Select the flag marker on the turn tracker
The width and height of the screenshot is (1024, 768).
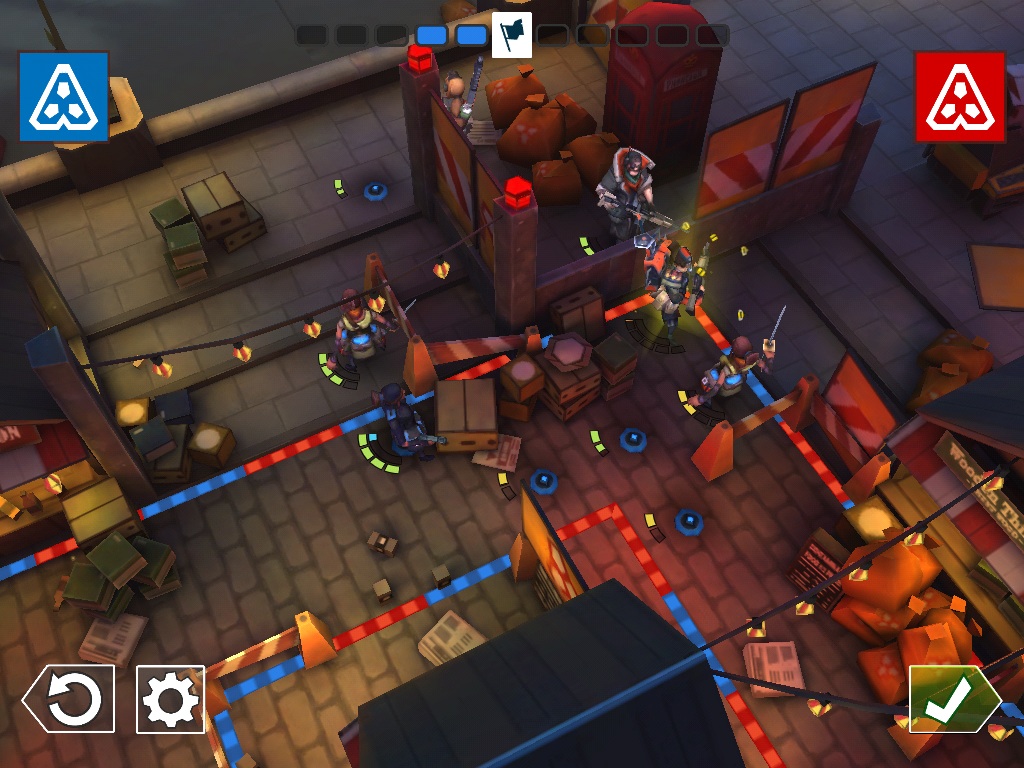511,35
